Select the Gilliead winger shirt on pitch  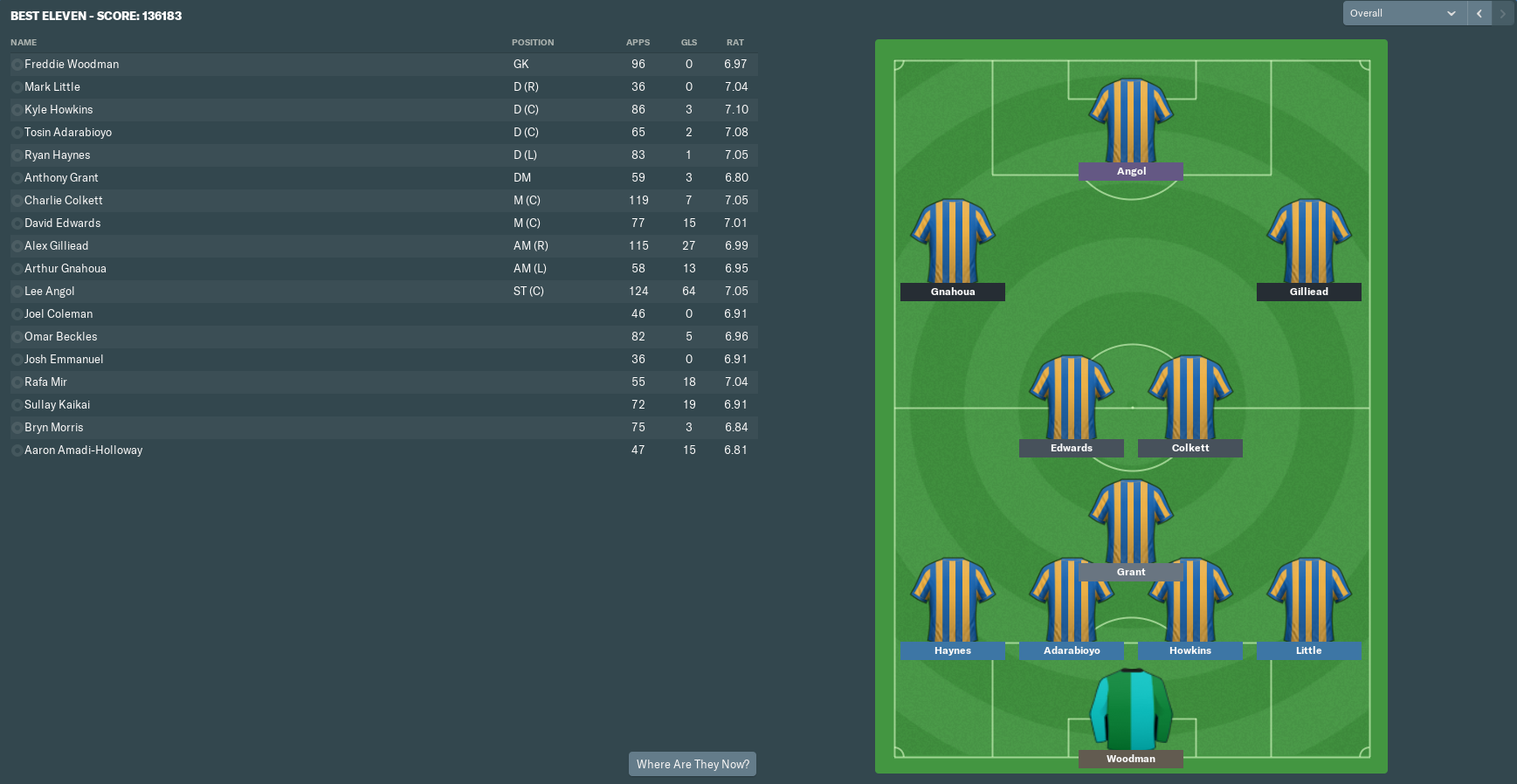click(1309, 242)
